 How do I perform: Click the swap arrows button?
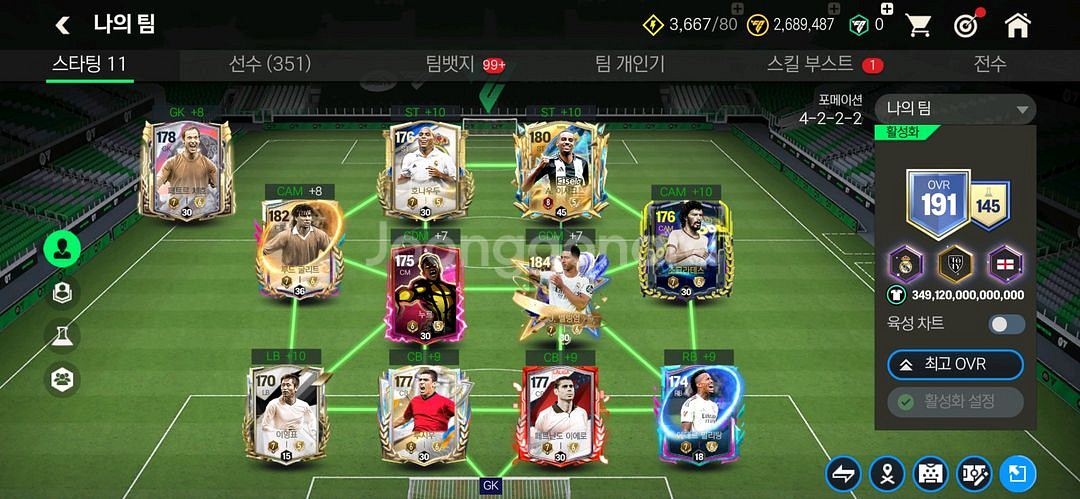point(843,474)
